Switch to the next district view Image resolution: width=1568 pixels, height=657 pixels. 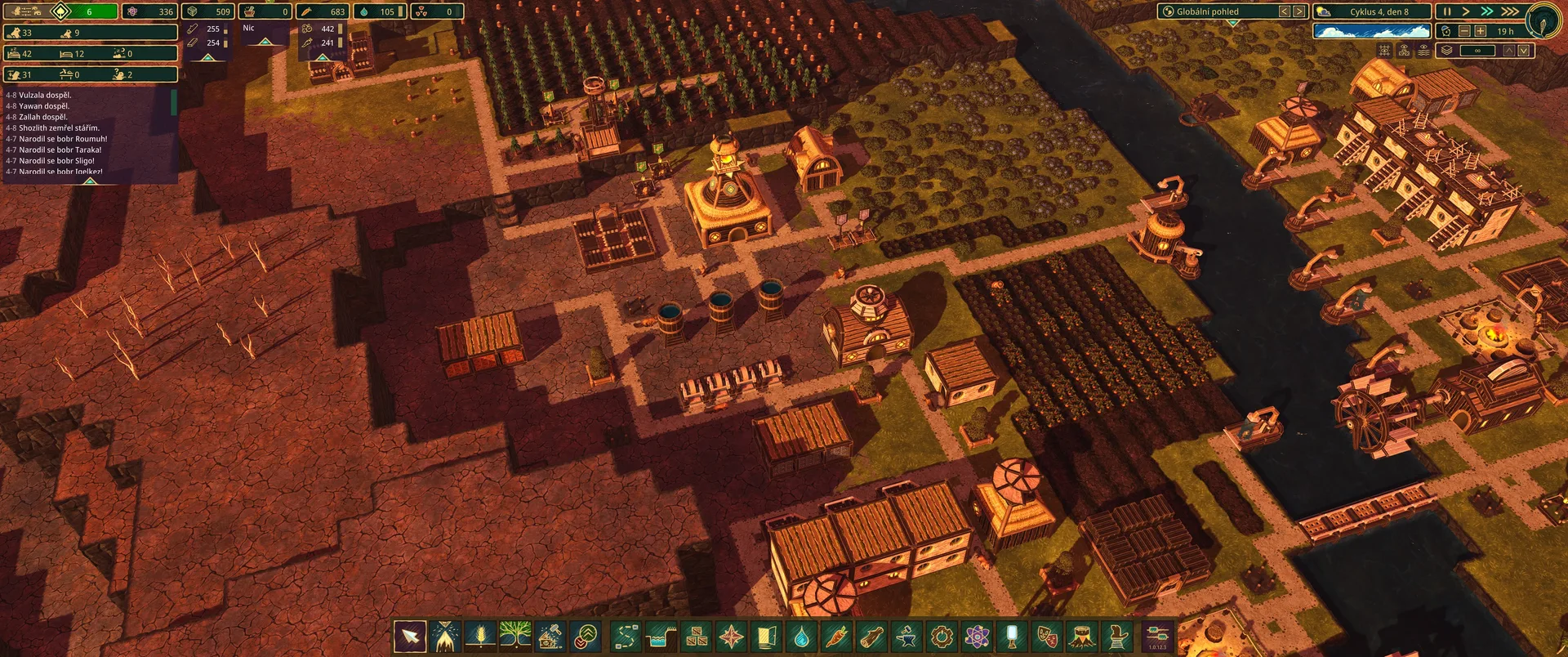(1298, 11)
